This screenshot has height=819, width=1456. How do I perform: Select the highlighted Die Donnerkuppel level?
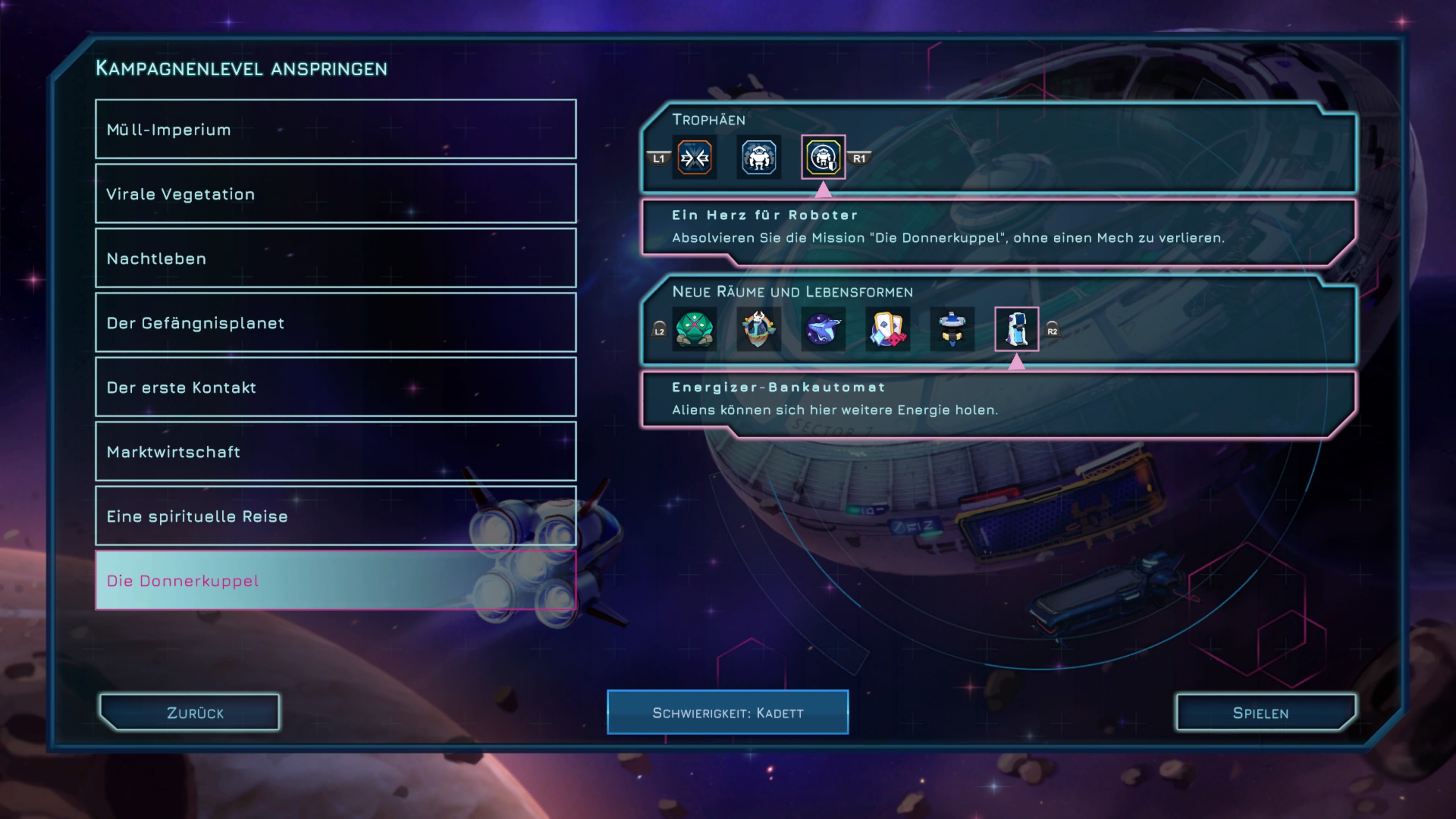click(336, 581)
